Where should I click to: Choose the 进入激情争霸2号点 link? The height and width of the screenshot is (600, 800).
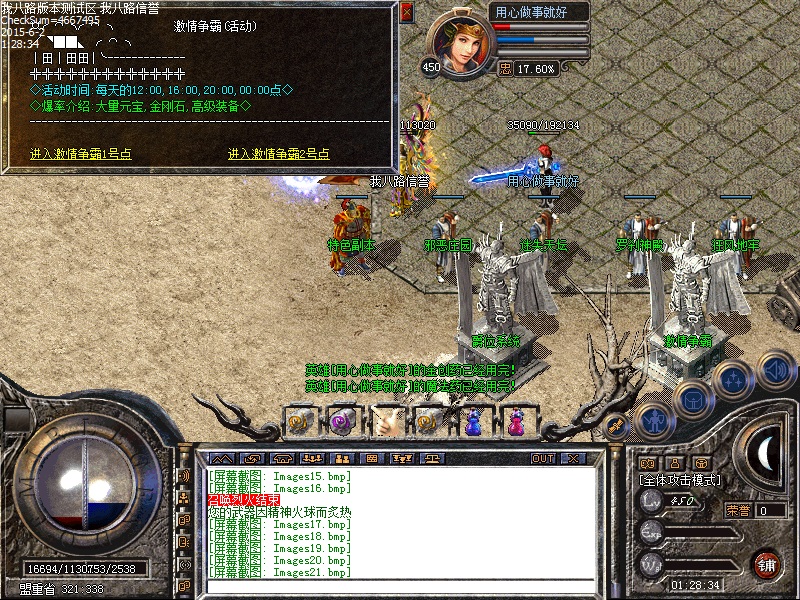tap(278, 154)
